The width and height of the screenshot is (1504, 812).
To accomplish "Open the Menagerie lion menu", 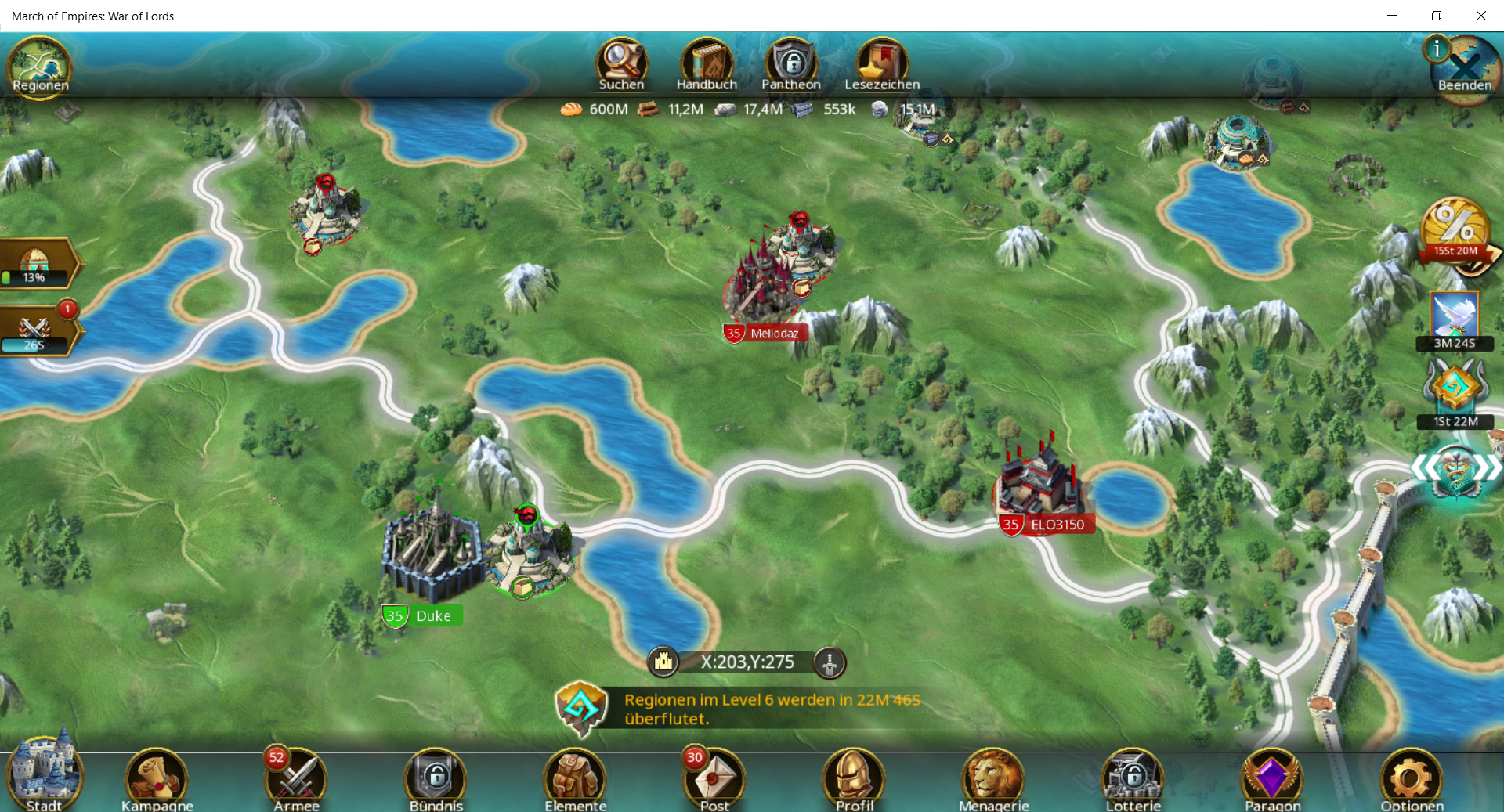I will (993, 779).
